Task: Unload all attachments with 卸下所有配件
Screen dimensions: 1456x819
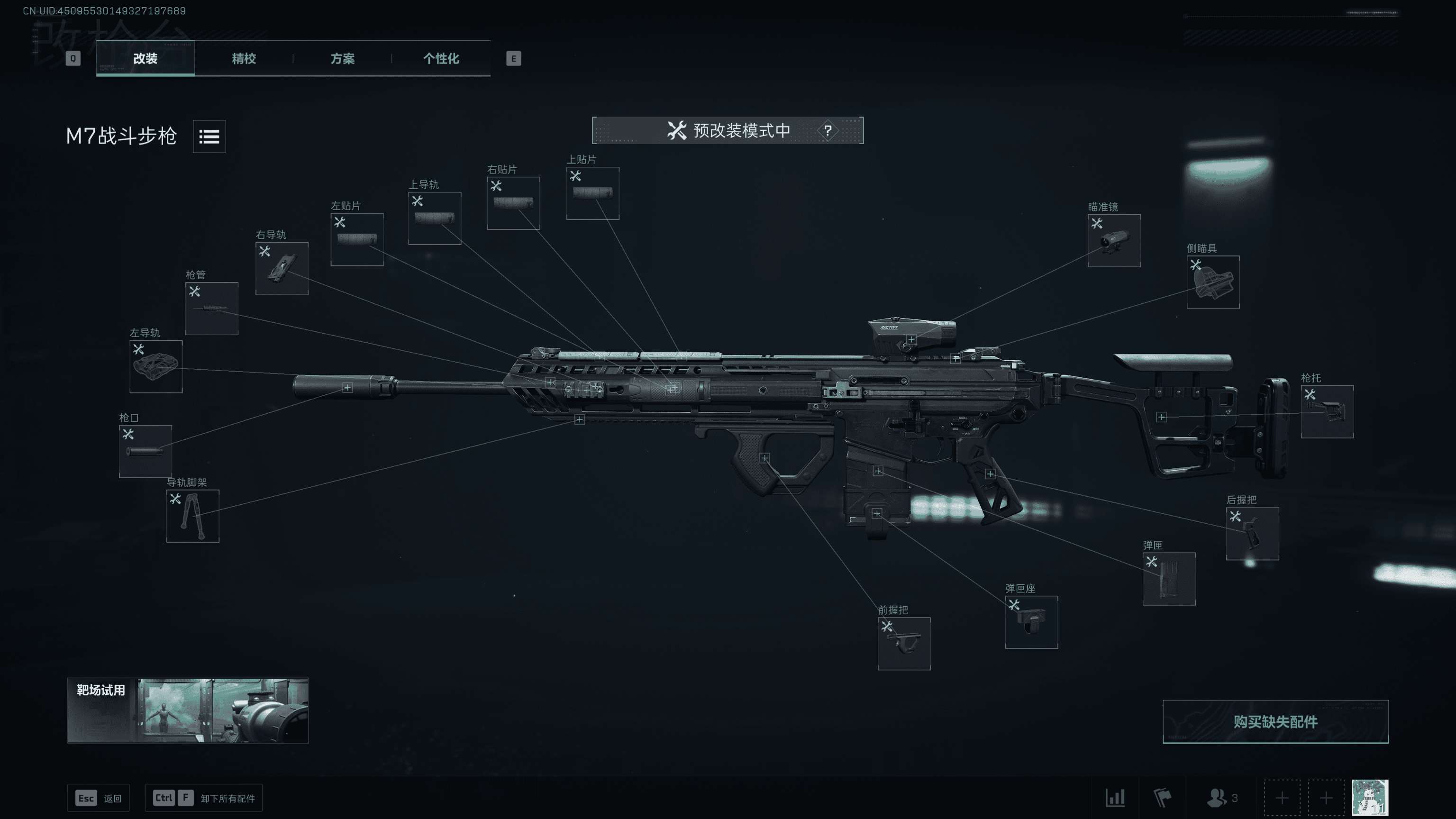Action: 203,798
